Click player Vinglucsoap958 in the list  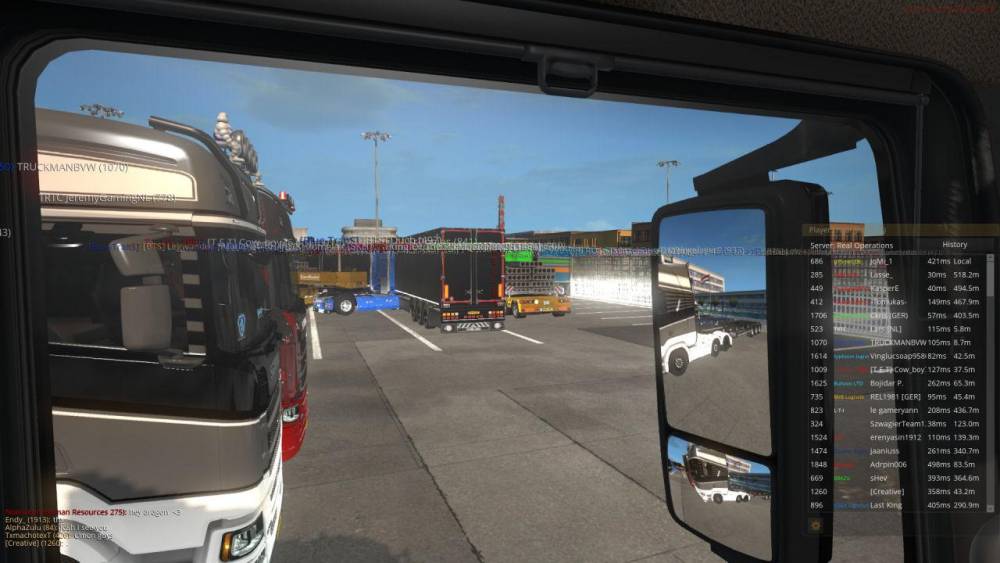coord(886,355)
